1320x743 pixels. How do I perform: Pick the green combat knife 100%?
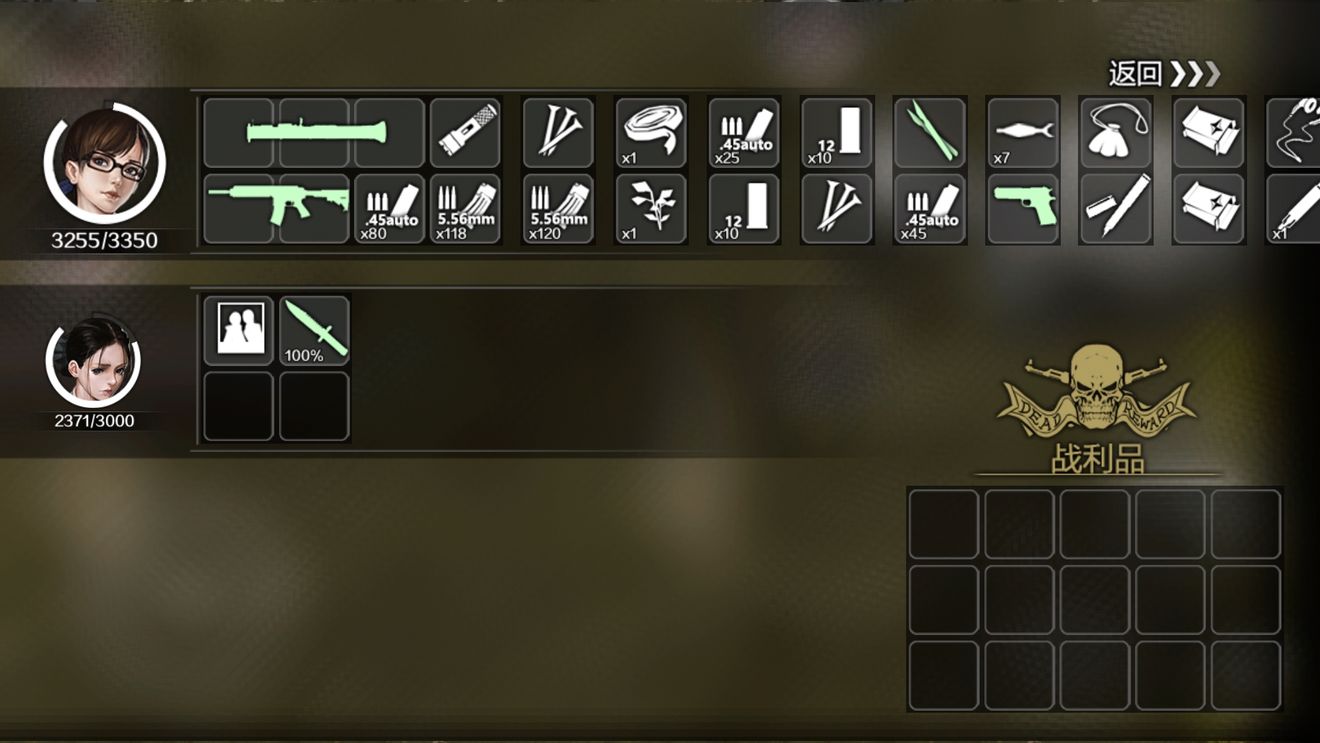[x=314, y=330]
